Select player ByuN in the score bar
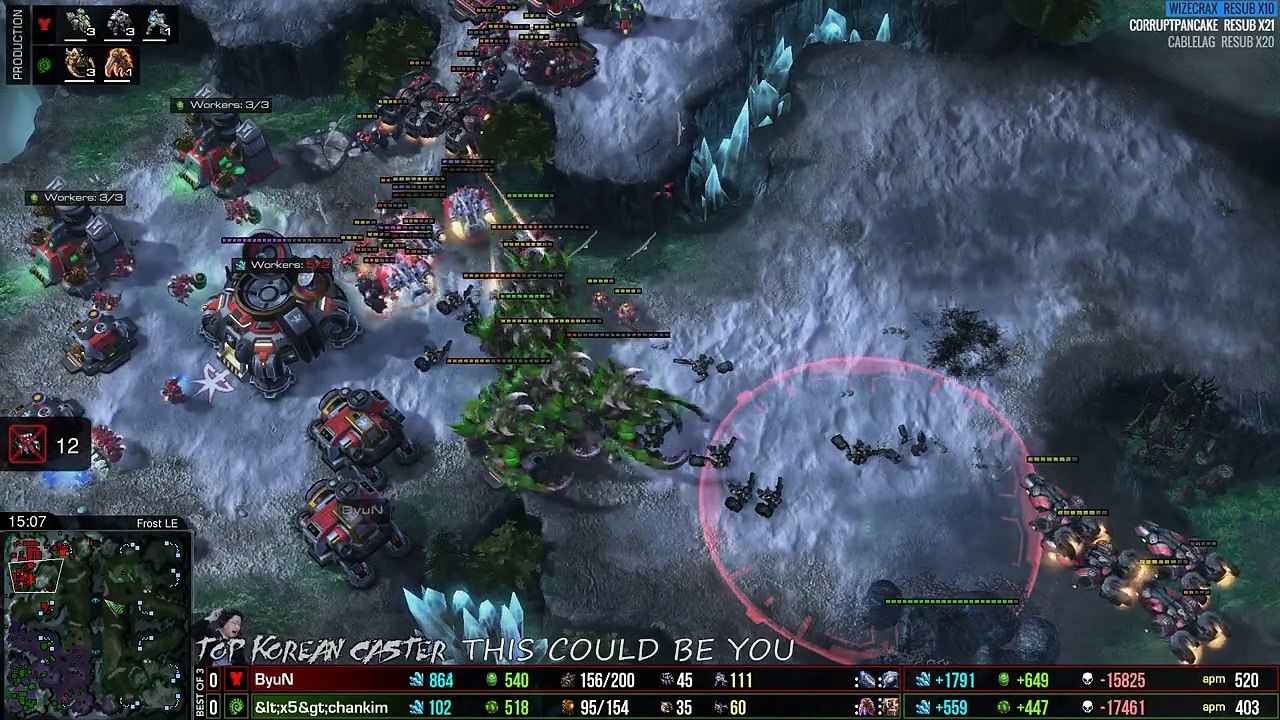Viewport: 1280px width, 720px height. pyautogui.click(x=274, y=680)
